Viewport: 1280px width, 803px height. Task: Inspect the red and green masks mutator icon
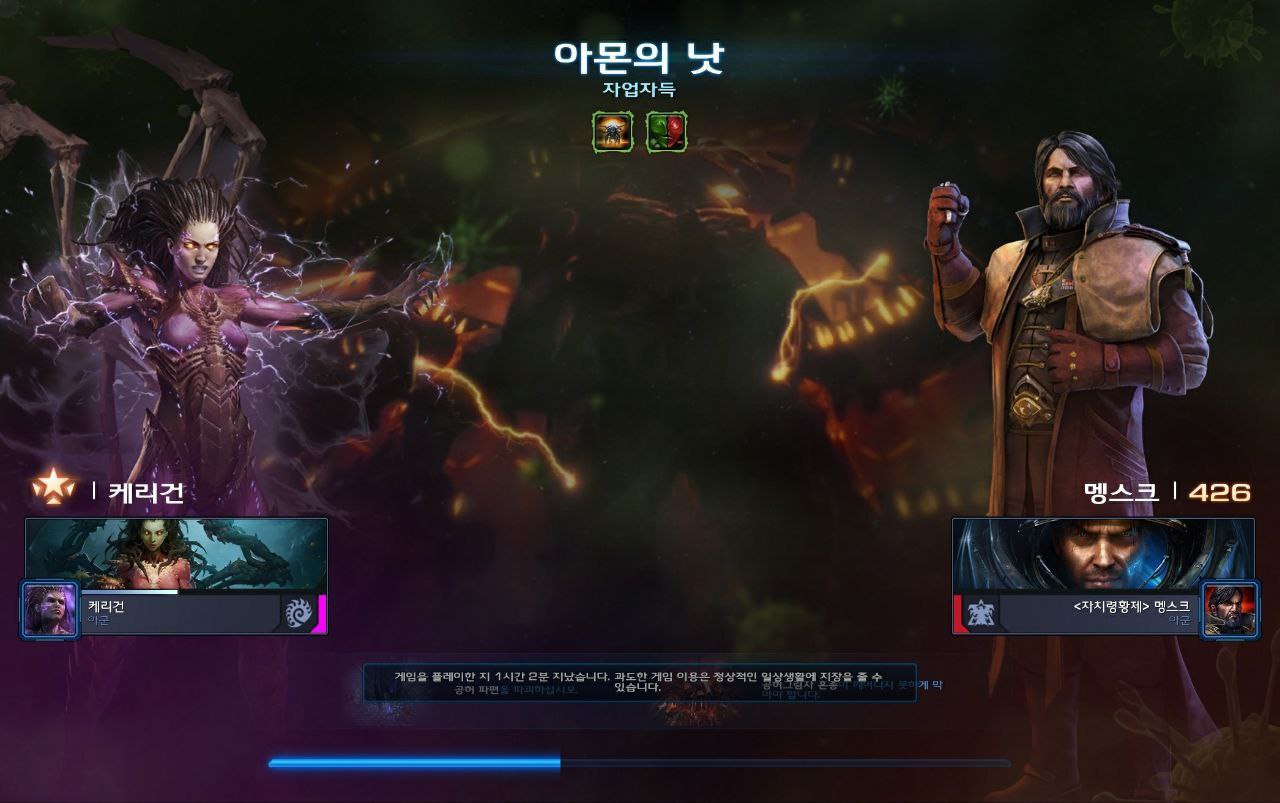tap(666, 132)
